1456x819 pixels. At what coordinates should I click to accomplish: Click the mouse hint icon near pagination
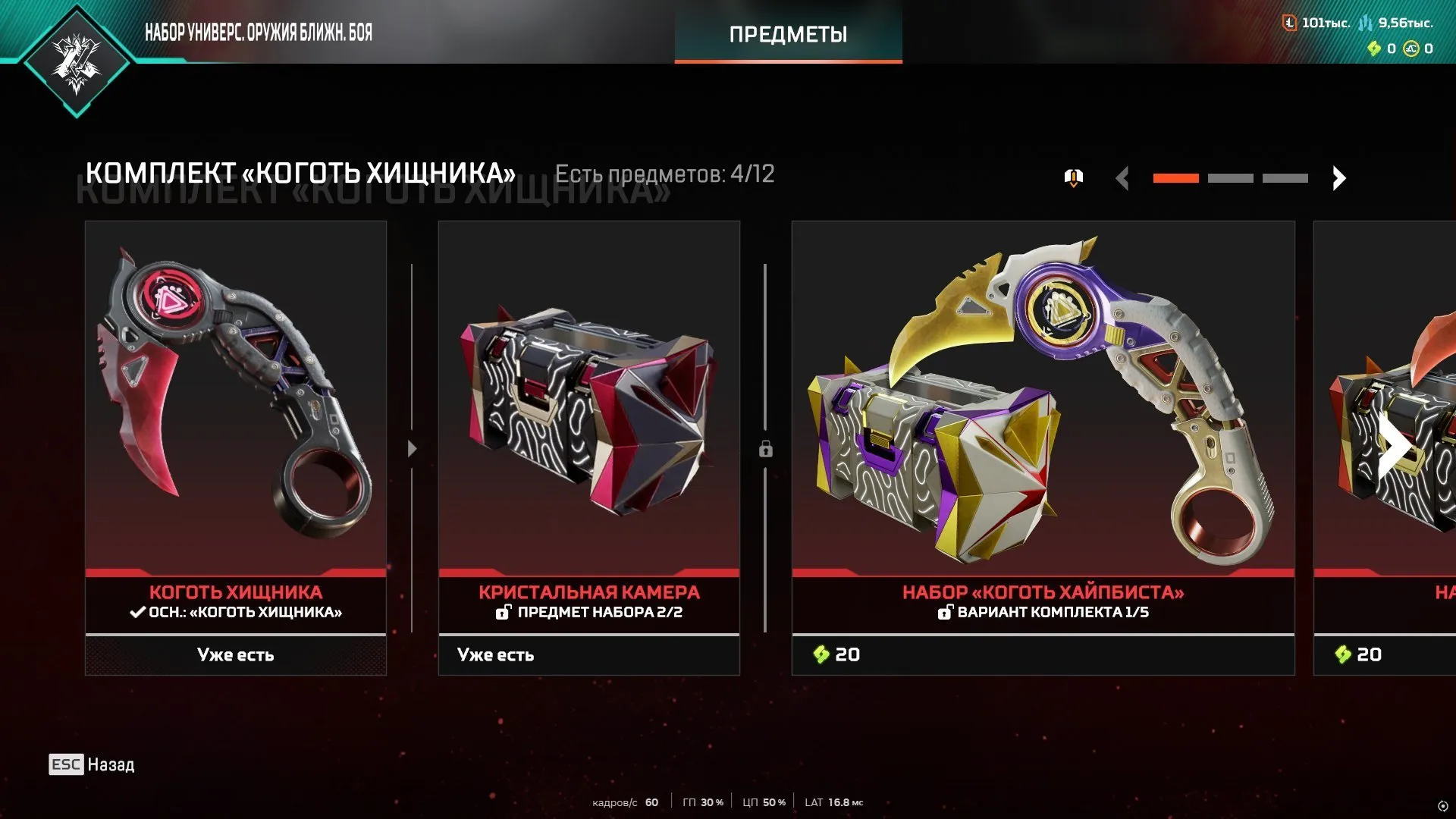(x=1072, y=177)
